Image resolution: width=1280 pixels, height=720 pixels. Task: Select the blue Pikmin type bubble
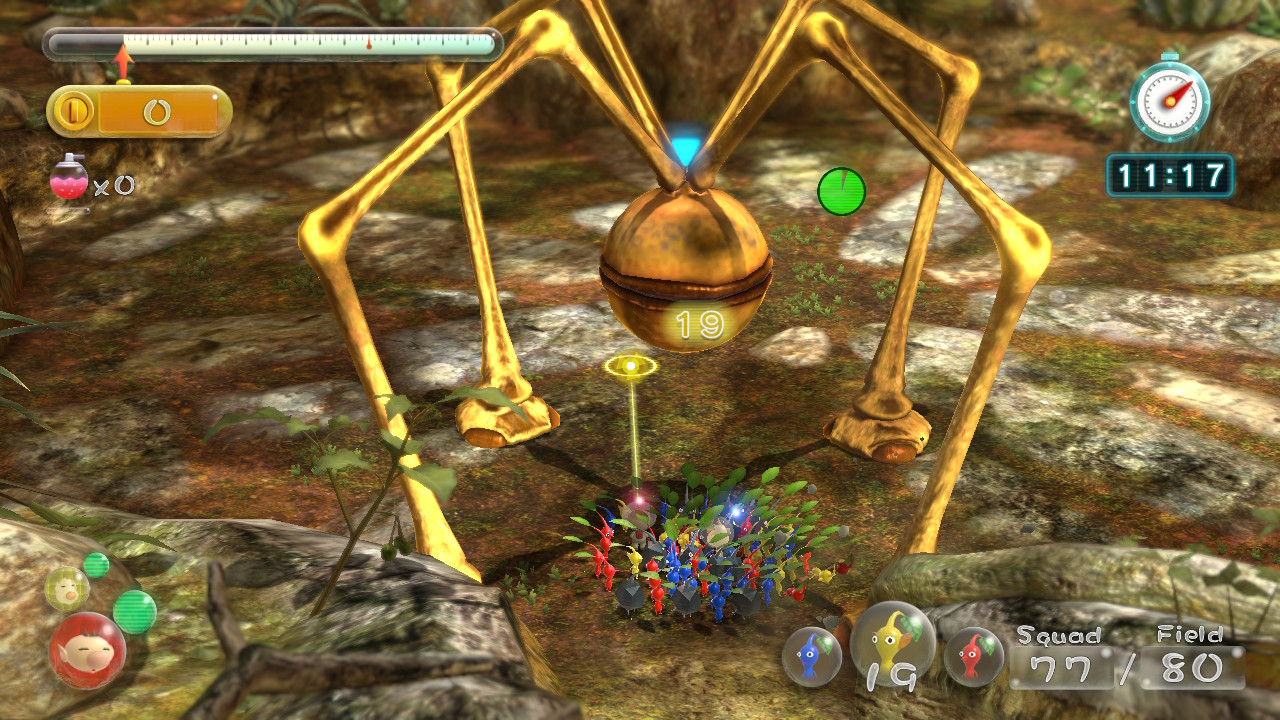tap(811, 656)
